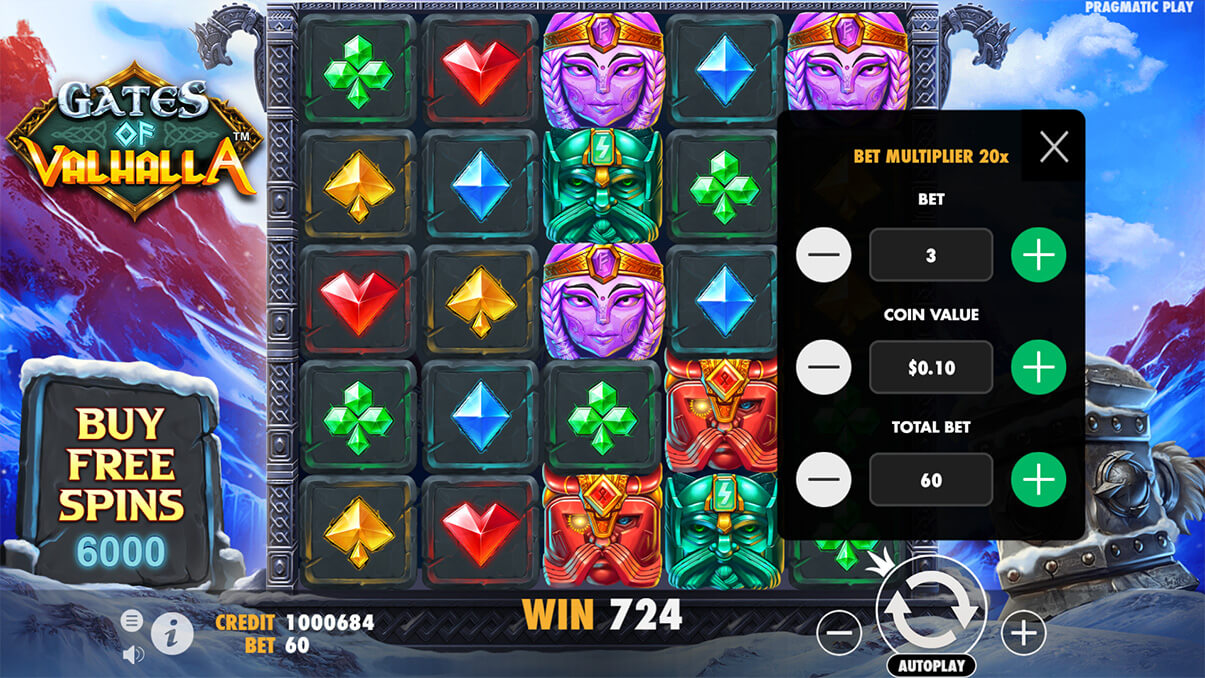Open the hamburger settings menu

(132, 621)
